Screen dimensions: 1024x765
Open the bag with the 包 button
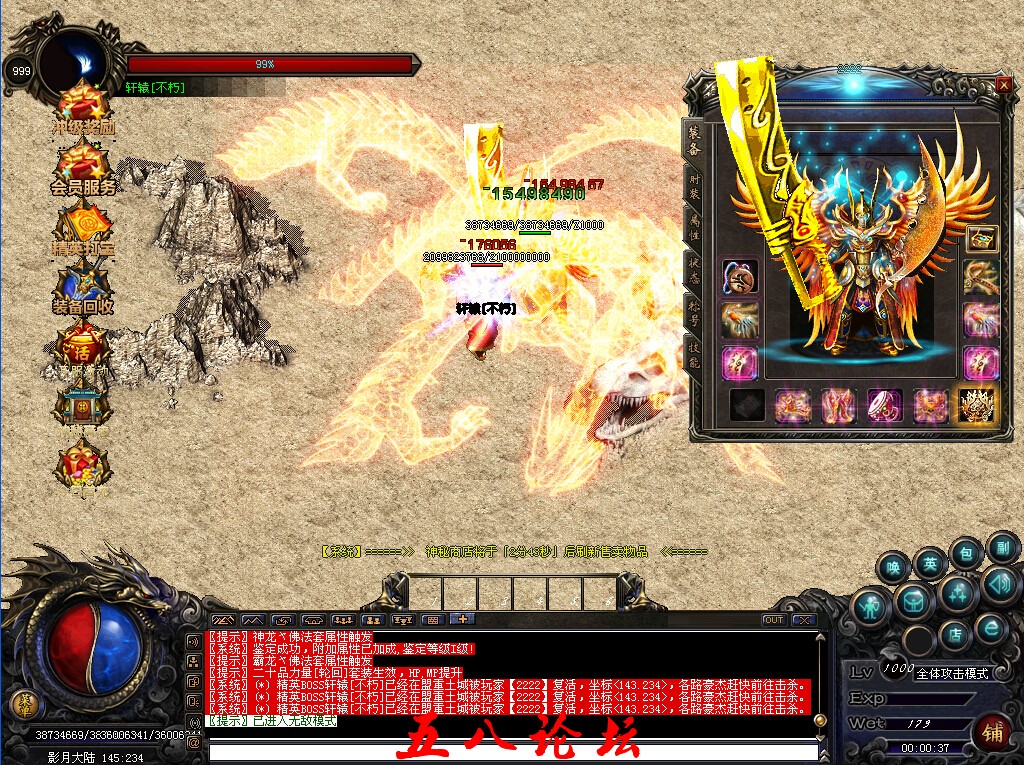[x=966, y=551]
